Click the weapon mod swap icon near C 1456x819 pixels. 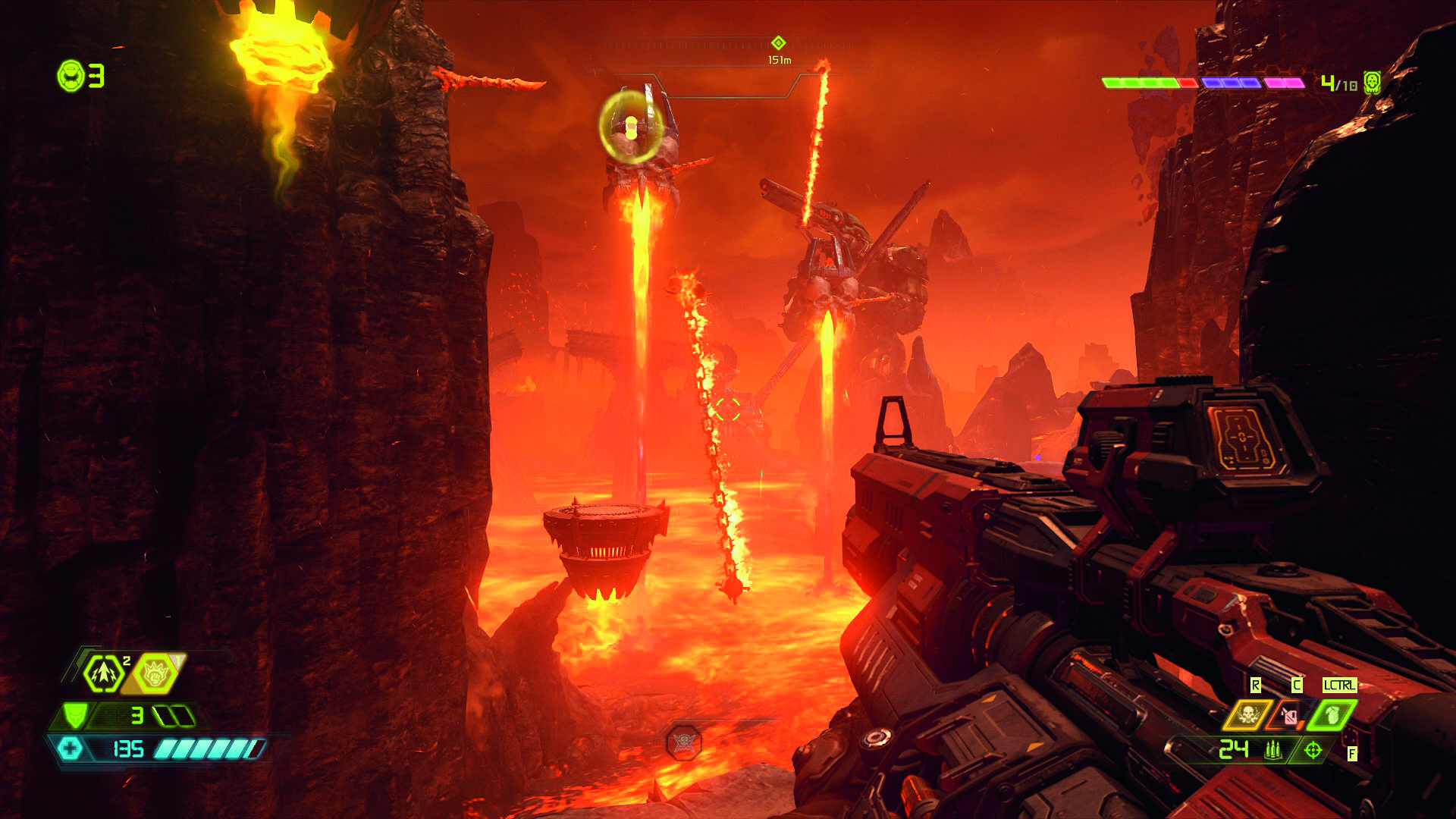(1288, 716)
